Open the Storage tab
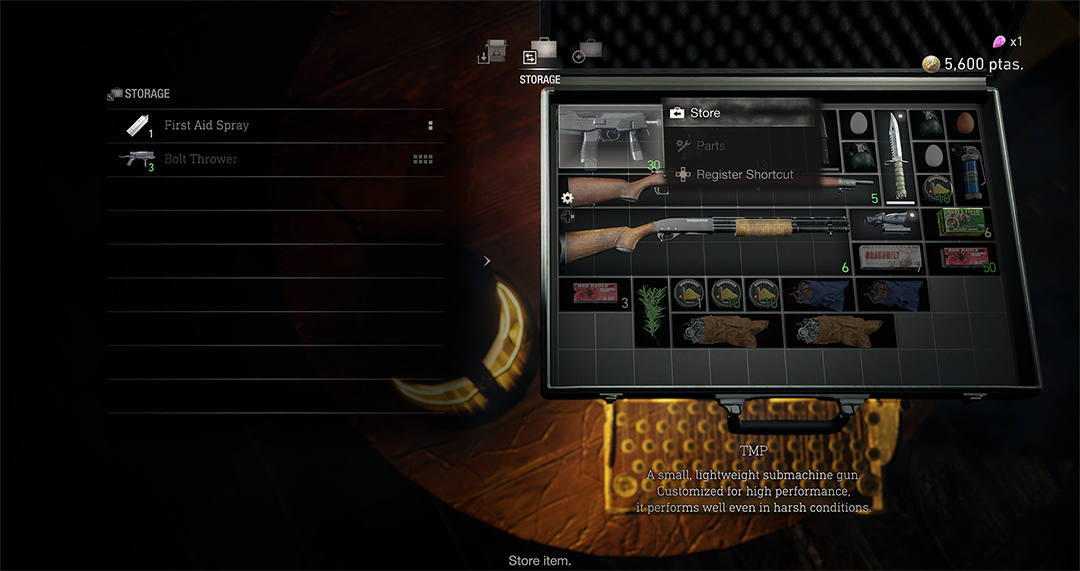This screenshot has height=571, width=1080. [539, 57]
